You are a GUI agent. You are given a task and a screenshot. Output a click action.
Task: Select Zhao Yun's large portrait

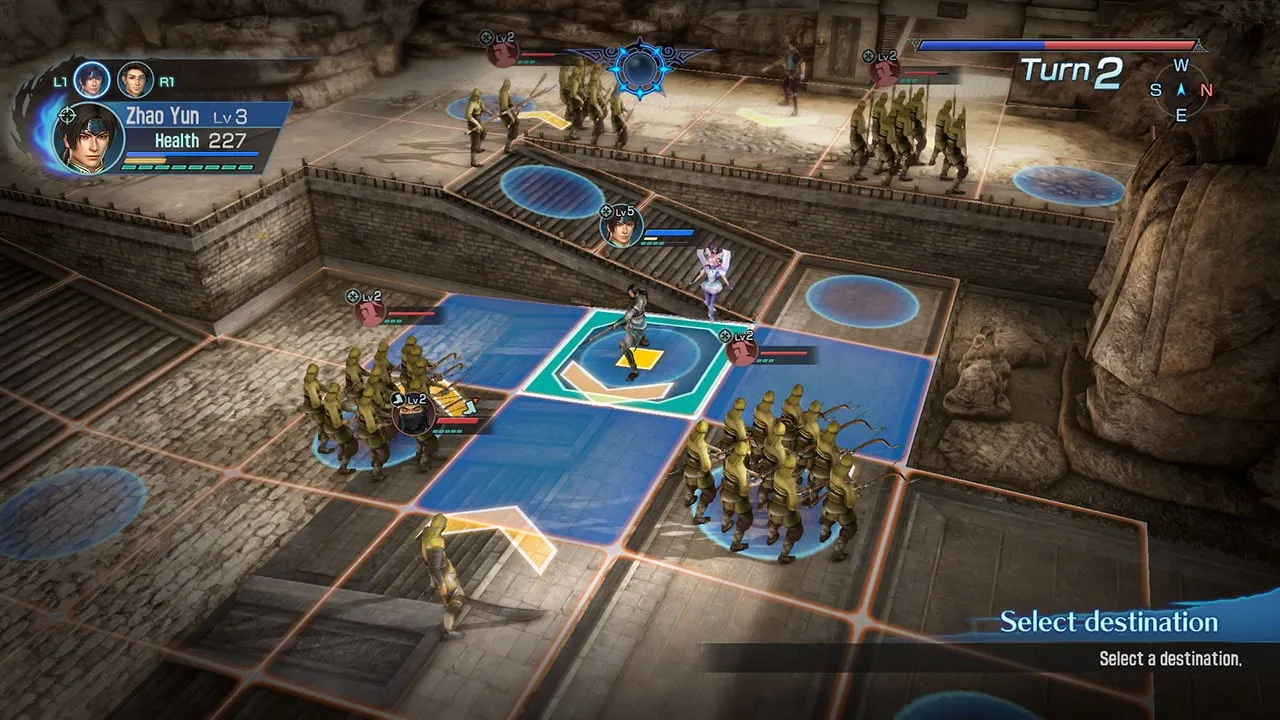(x=90, y=138)
